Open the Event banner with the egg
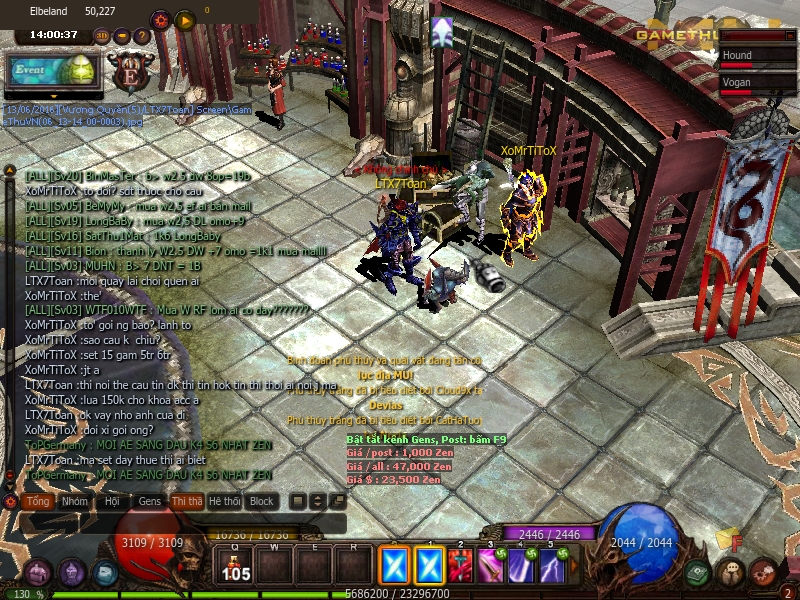This screenshot has height=600, width=800. point(53,69)
